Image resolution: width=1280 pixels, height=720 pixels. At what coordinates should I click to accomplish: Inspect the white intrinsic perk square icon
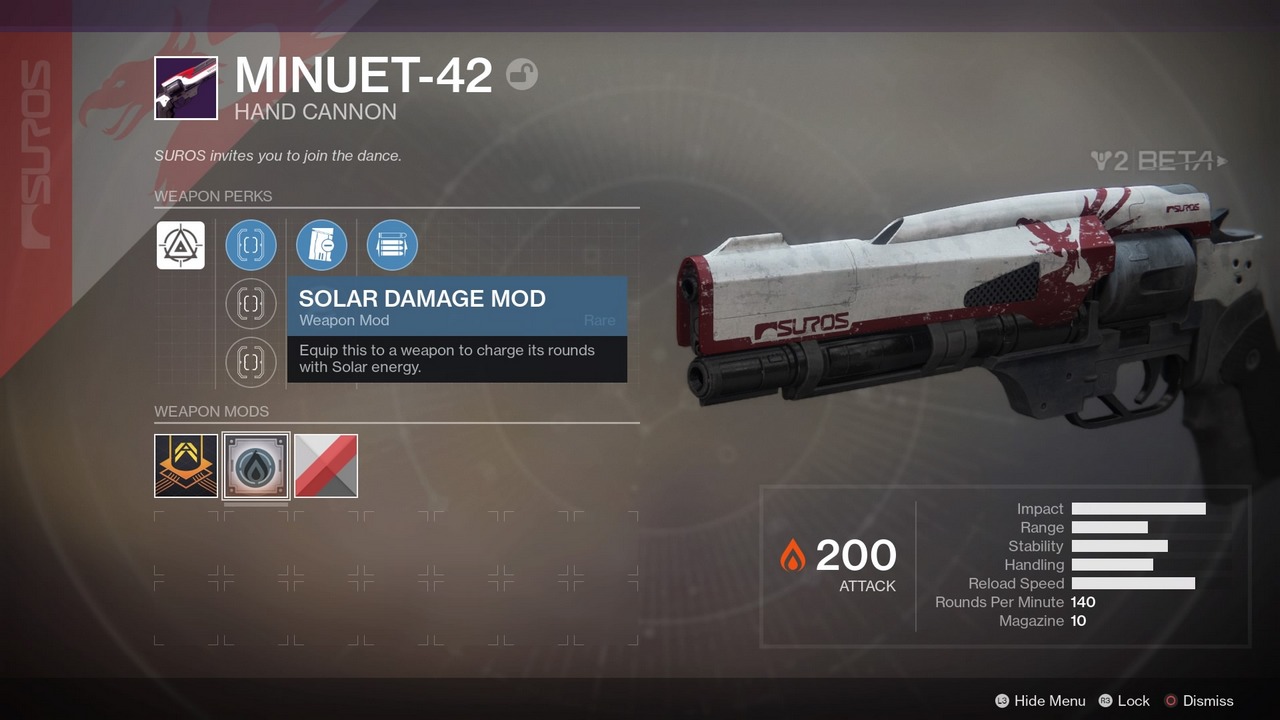click(x=181, y=245)
